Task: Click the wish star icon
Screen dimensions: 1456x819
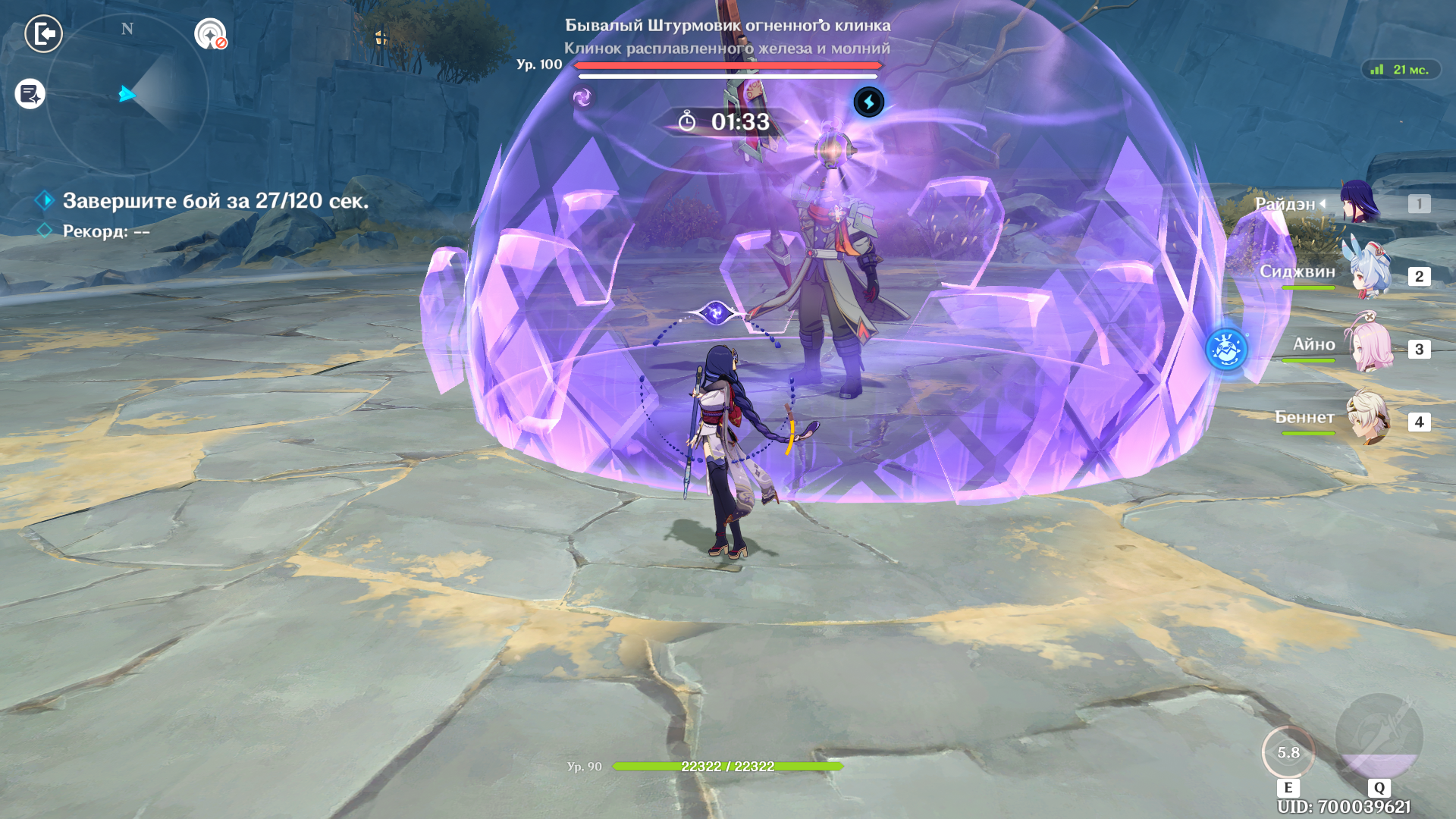Action: point(210,34)
